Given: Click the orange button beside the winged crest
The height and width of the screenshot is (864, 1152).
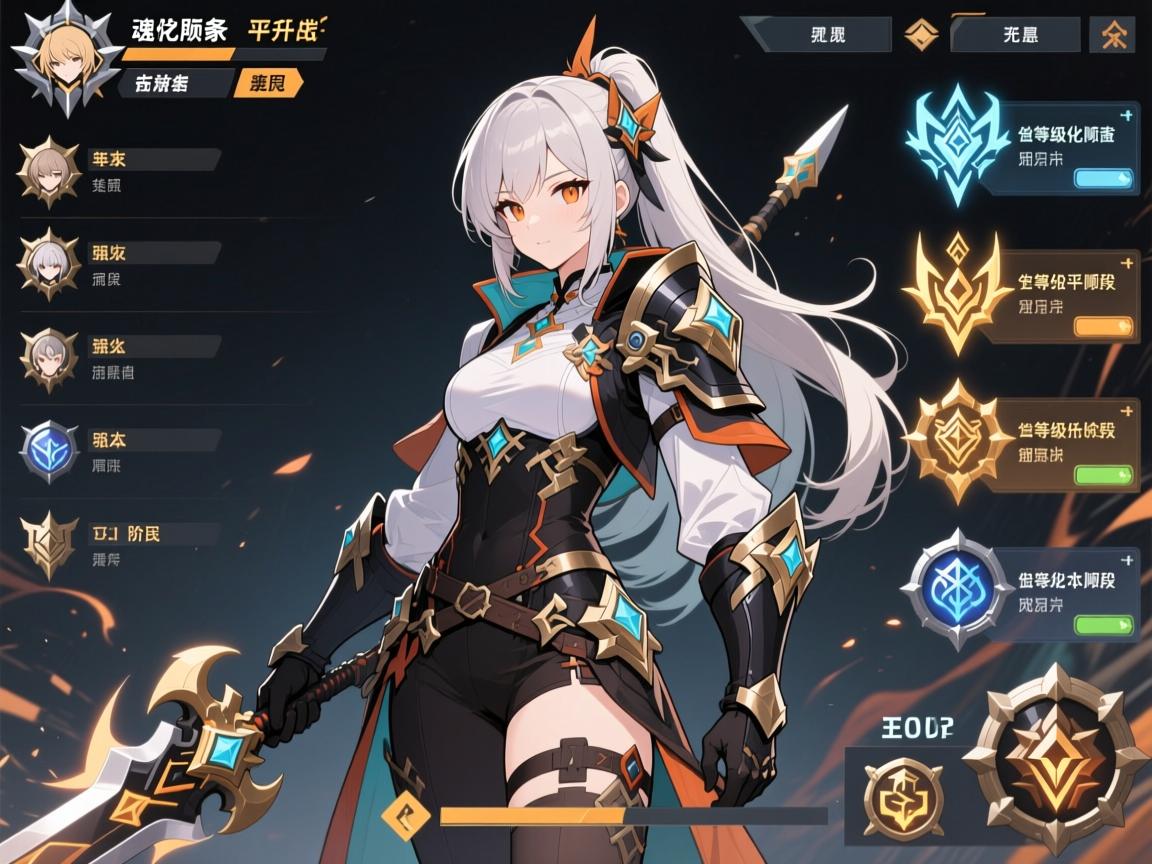Looking at the screenshot, I should 1103,327.
